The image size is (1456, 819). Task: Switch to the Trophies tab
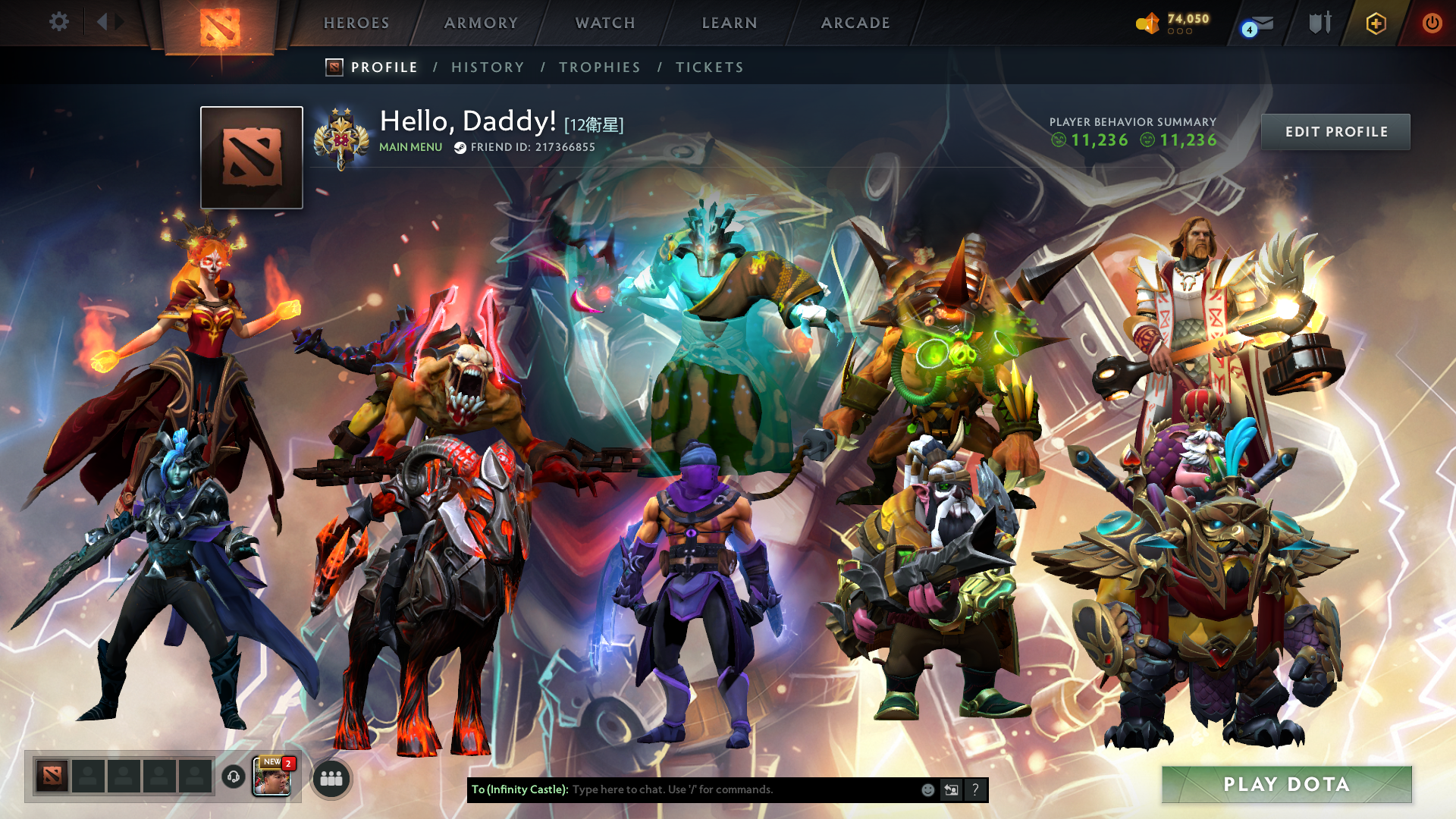tap(599, 67)
